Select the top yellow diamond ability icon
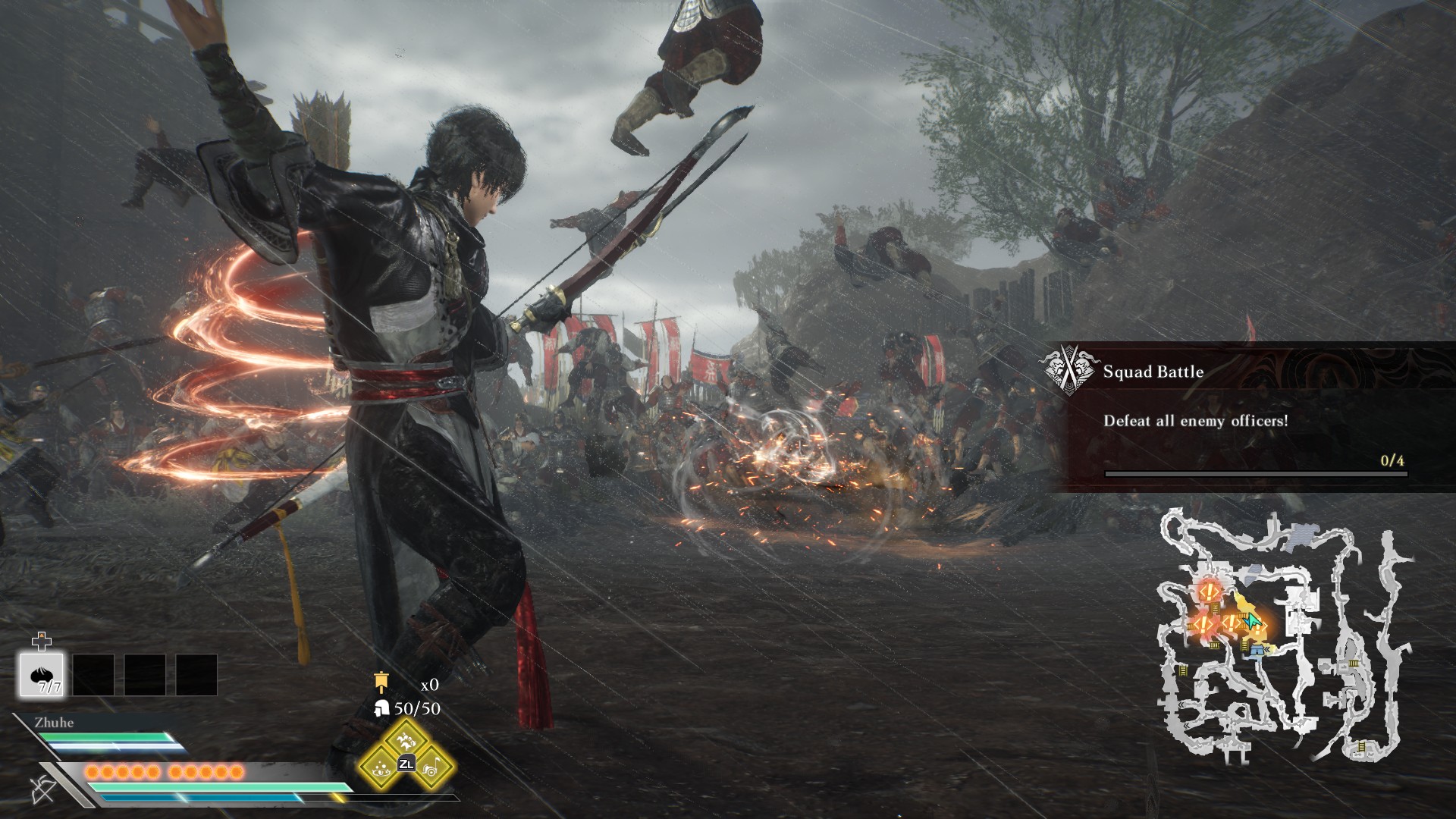 coord(406,741)
